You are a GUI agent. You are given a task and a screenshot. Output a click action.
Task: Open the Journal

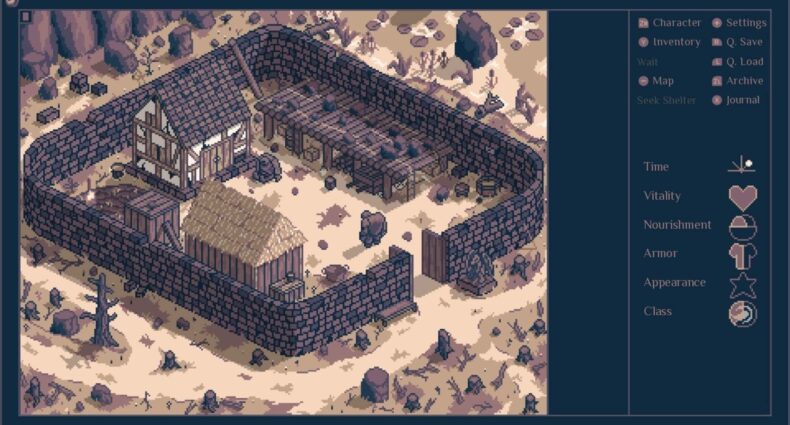tap(737, 100)
